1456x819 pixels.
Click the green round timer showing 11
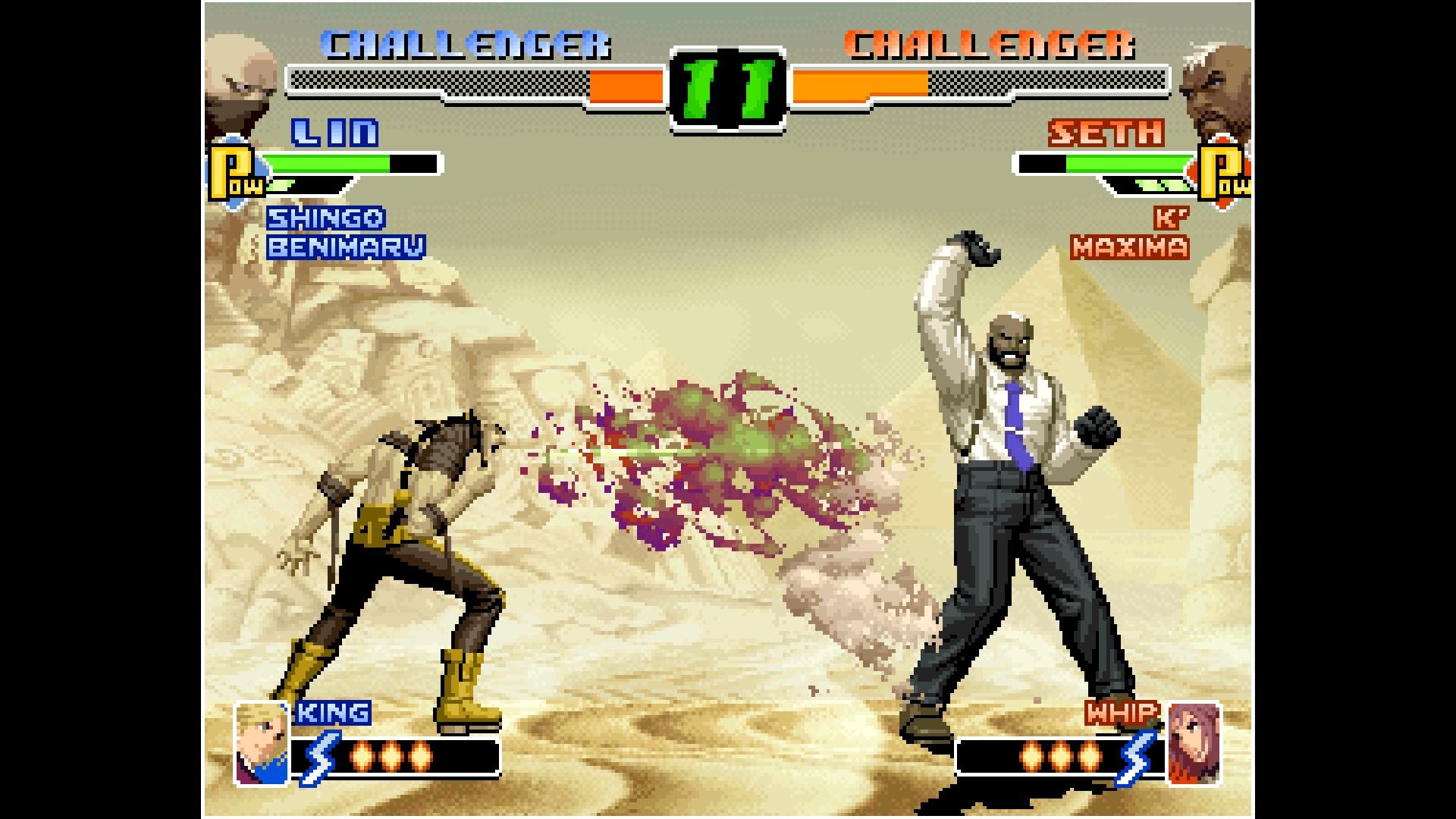pos(726,89)
